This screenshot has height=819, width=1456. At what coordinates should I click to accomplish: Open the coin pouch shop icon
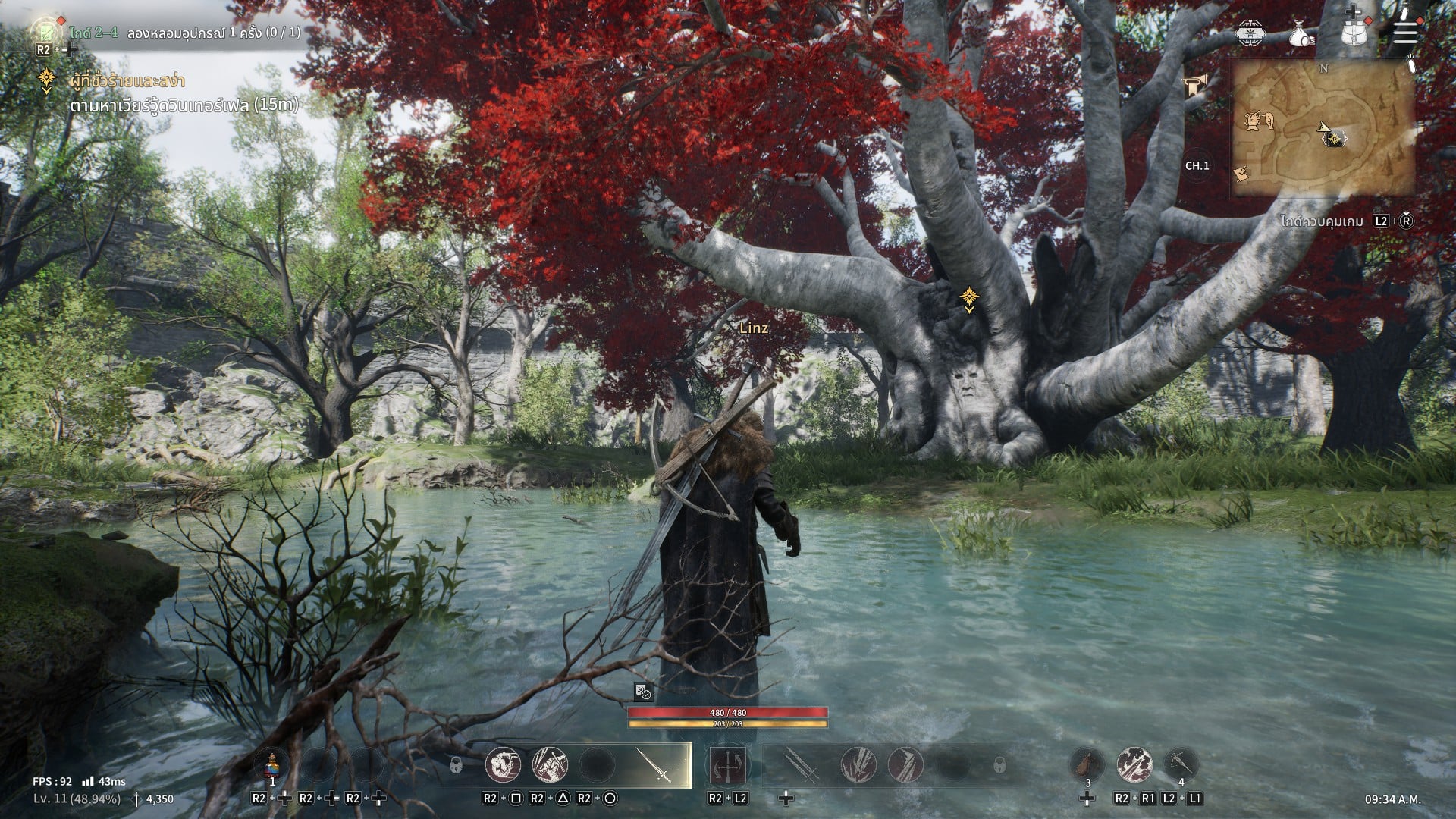[x=1302, y=33]
